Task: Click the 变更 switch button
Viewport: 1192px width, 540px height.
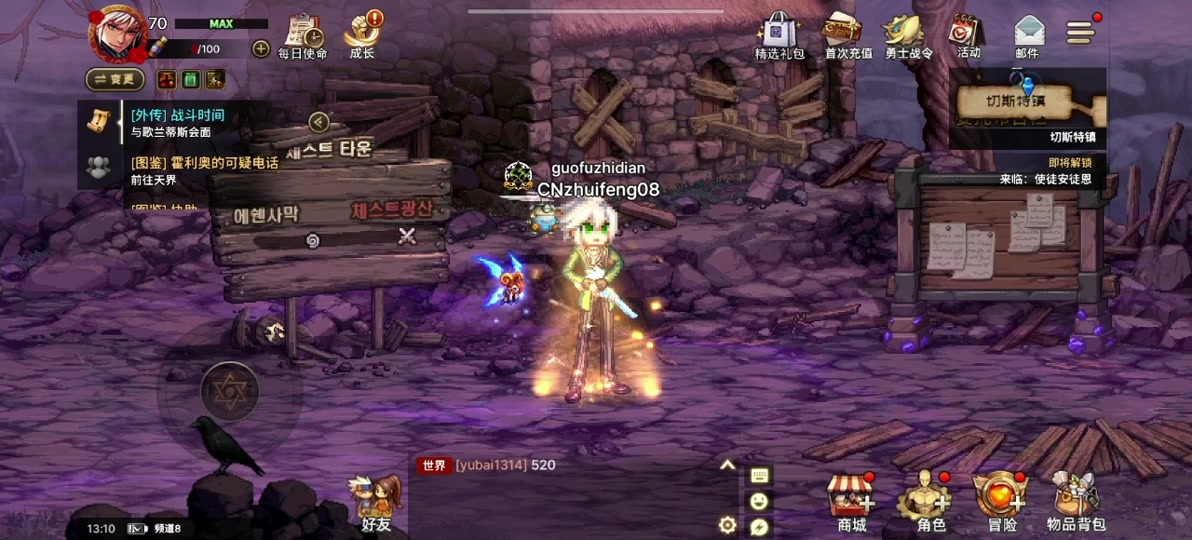Action: 115,79
